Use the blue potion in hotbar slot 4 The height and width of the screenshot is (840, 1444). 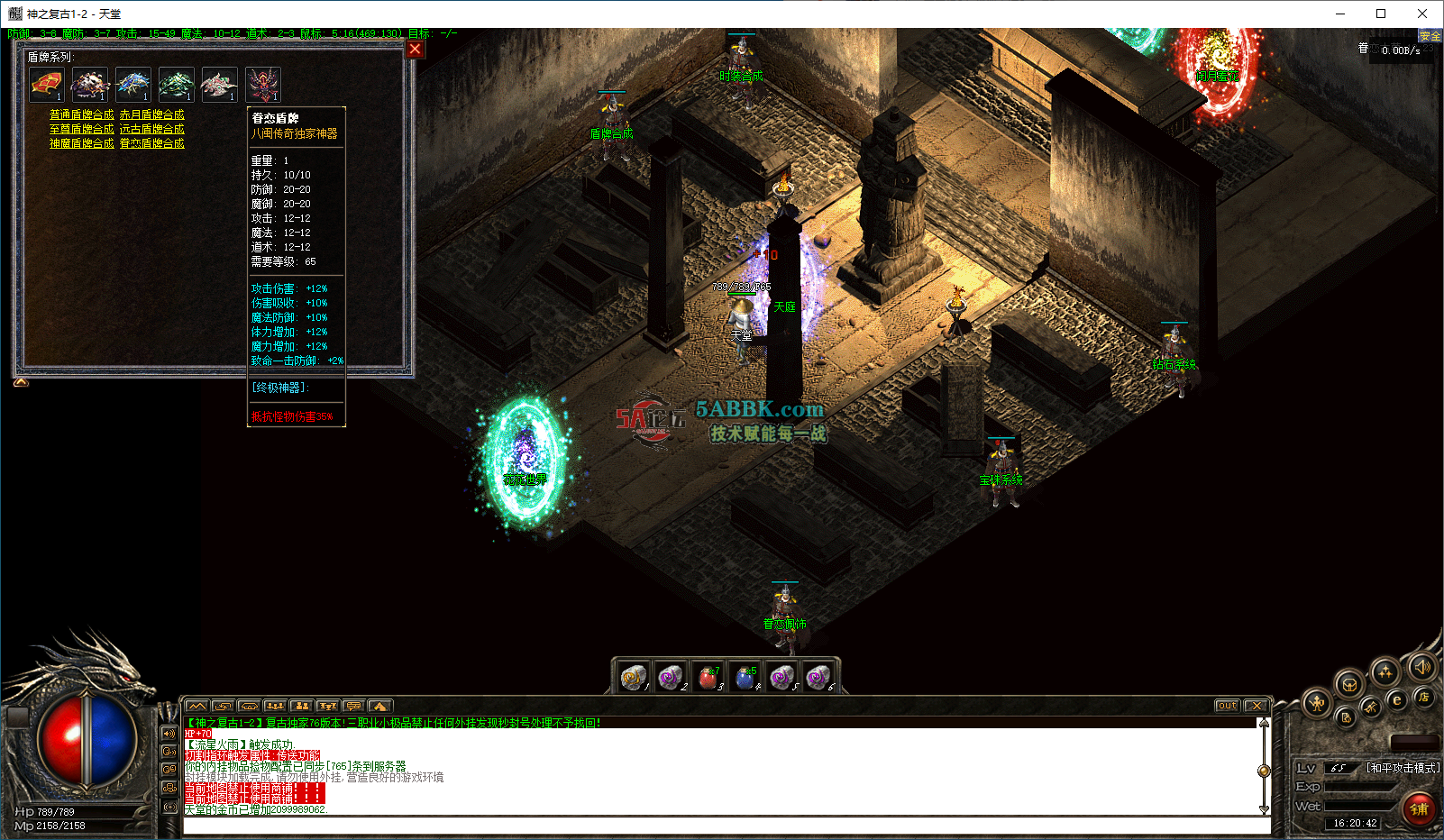click(x=745, y=677)
